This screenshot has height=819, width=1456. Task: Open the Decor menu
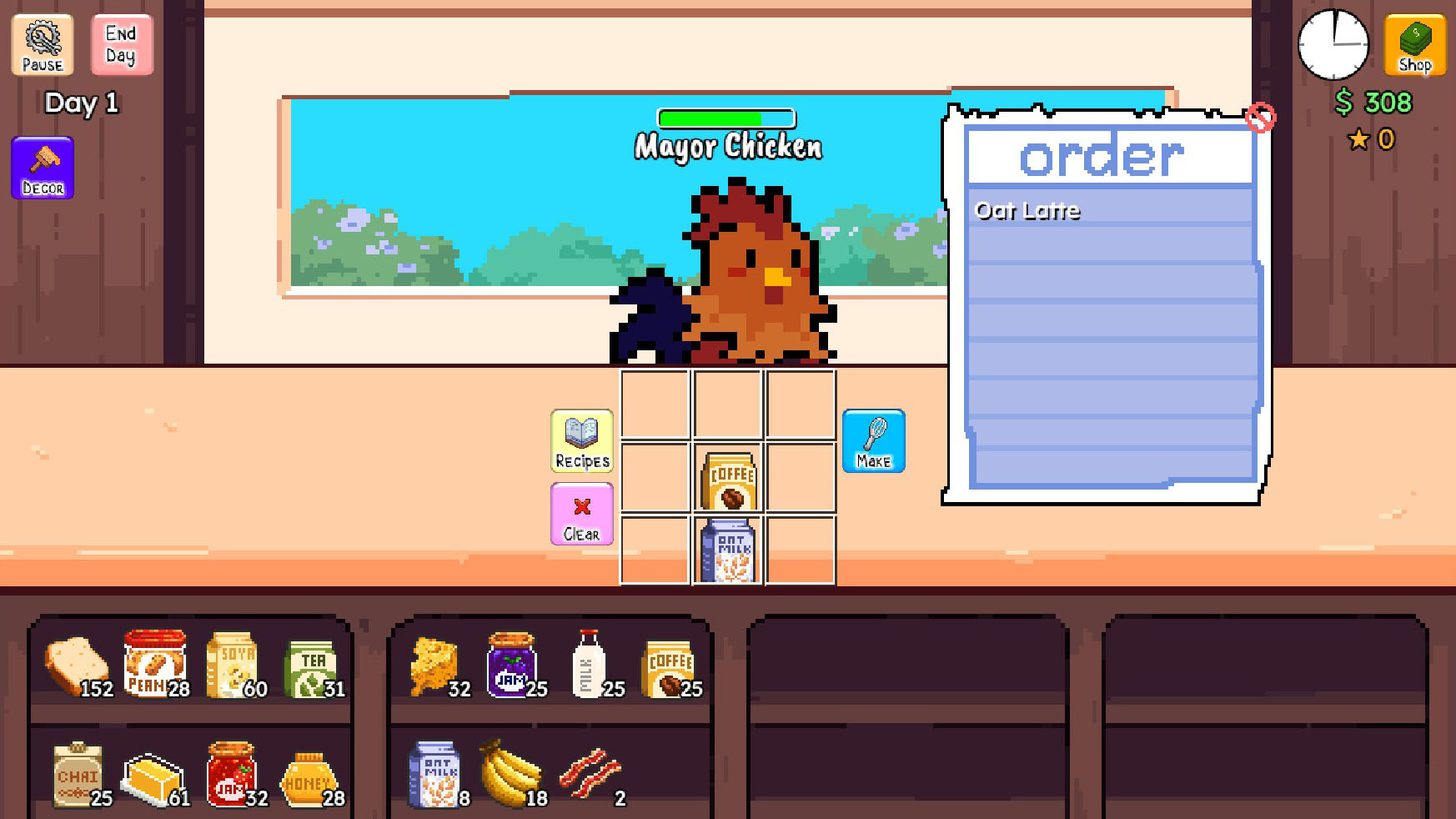click(x=43, y=168)
